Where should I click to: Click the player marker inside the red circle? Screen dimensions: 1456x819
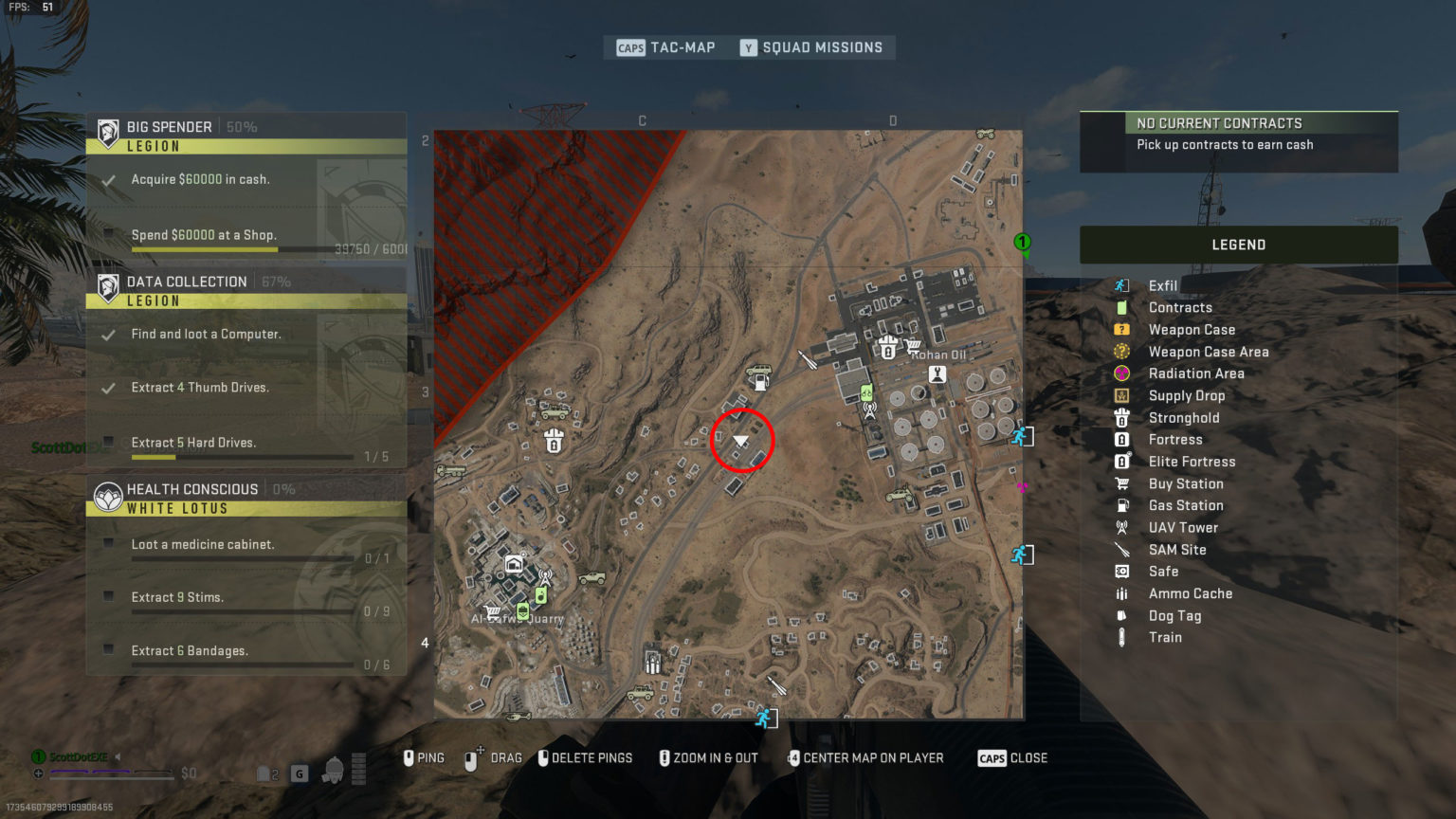pyautogui.click(x=742, y=440)
